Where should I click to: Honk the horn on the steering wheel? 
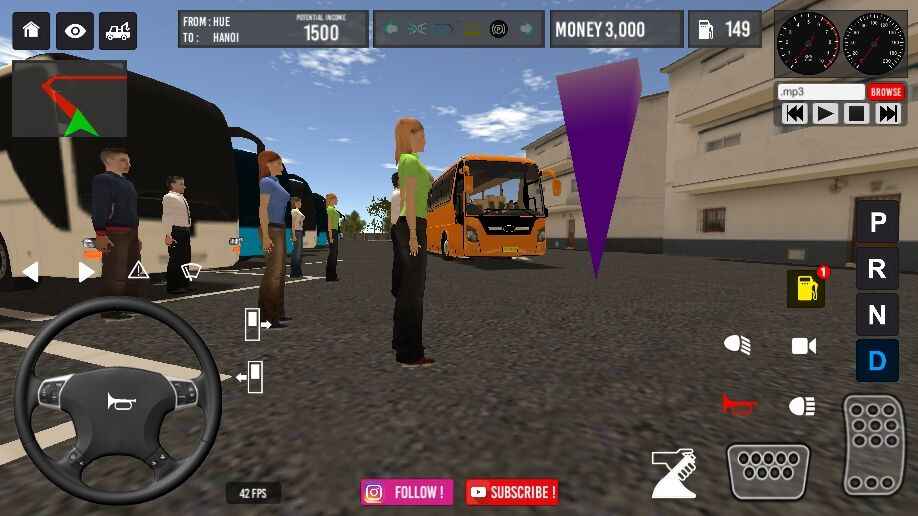click(118, 401)
